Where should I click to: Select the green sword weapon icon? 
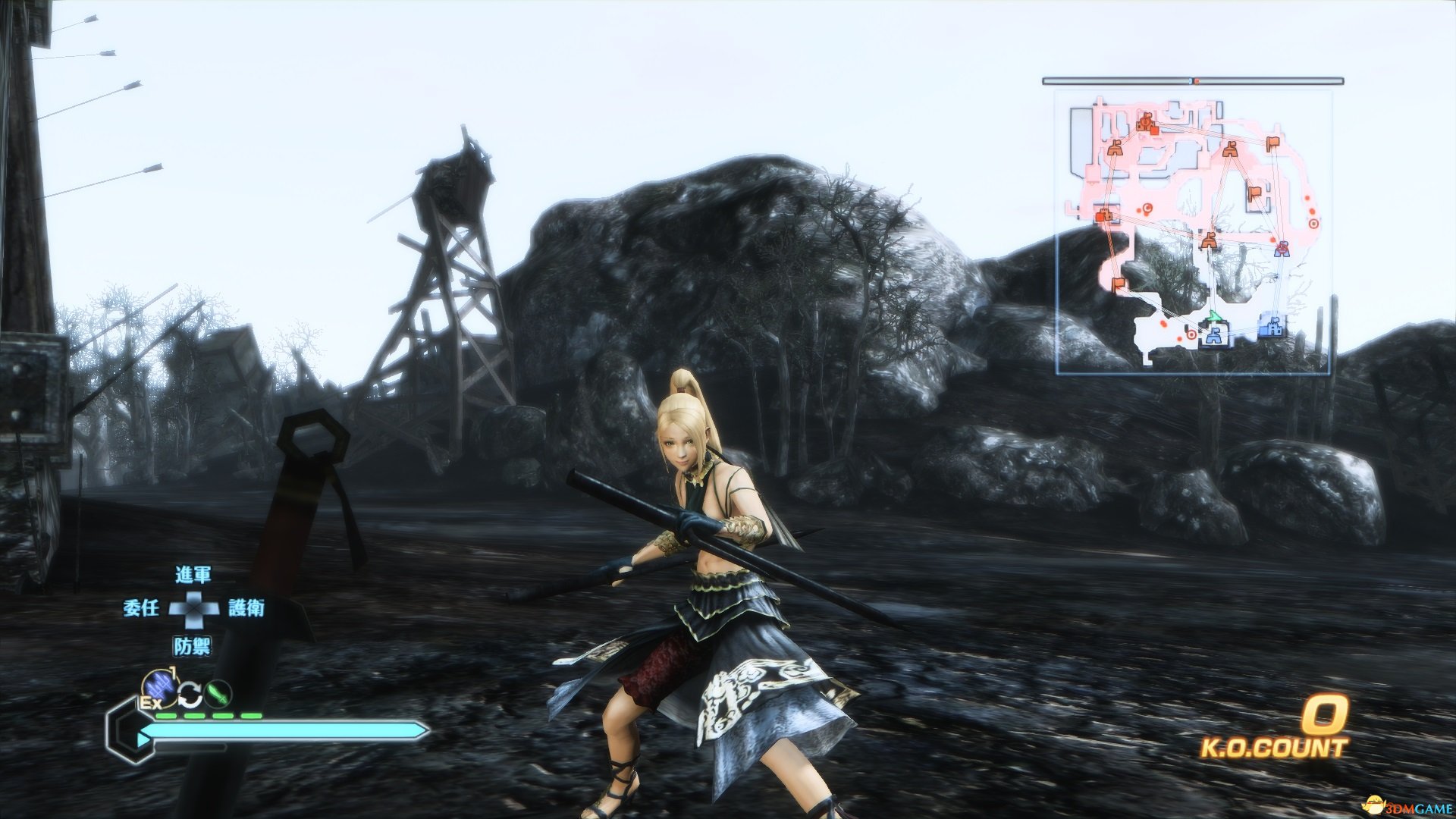[220, 693]
